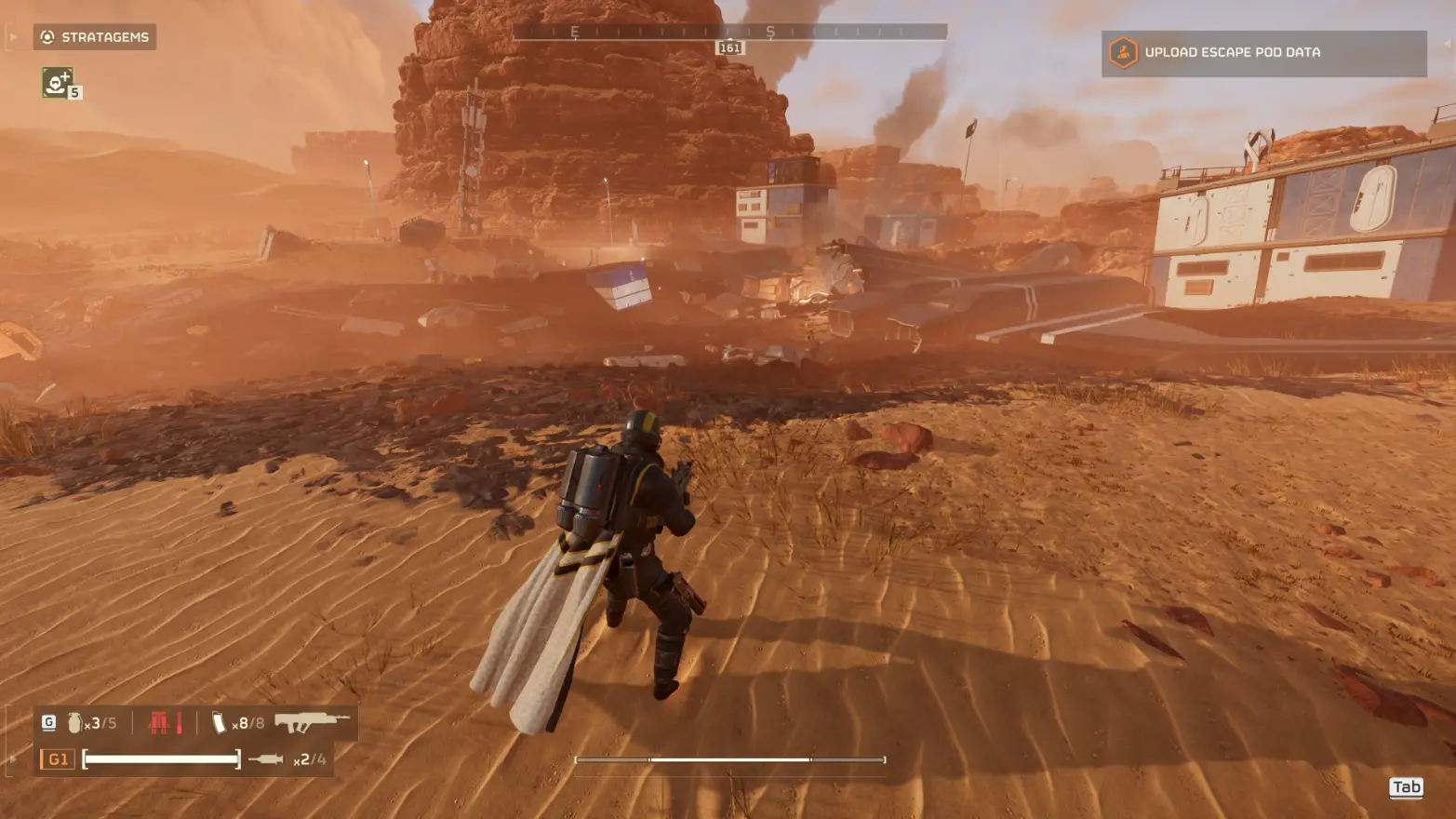The image size is (1456, 819).
Task: Select the Reinforce stratagem icon
Action: [57, 82]
